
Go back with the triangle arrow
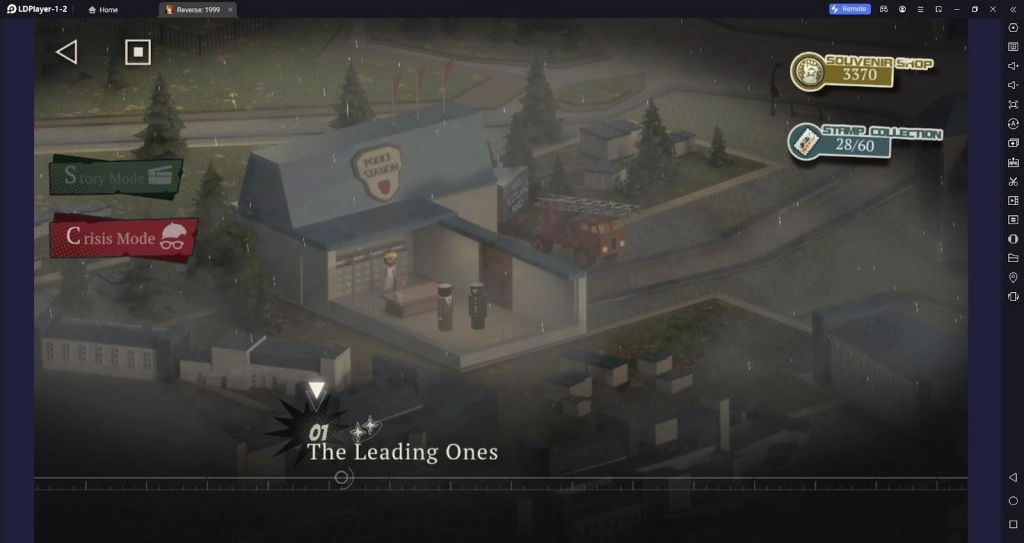click(x=66, y=52)
